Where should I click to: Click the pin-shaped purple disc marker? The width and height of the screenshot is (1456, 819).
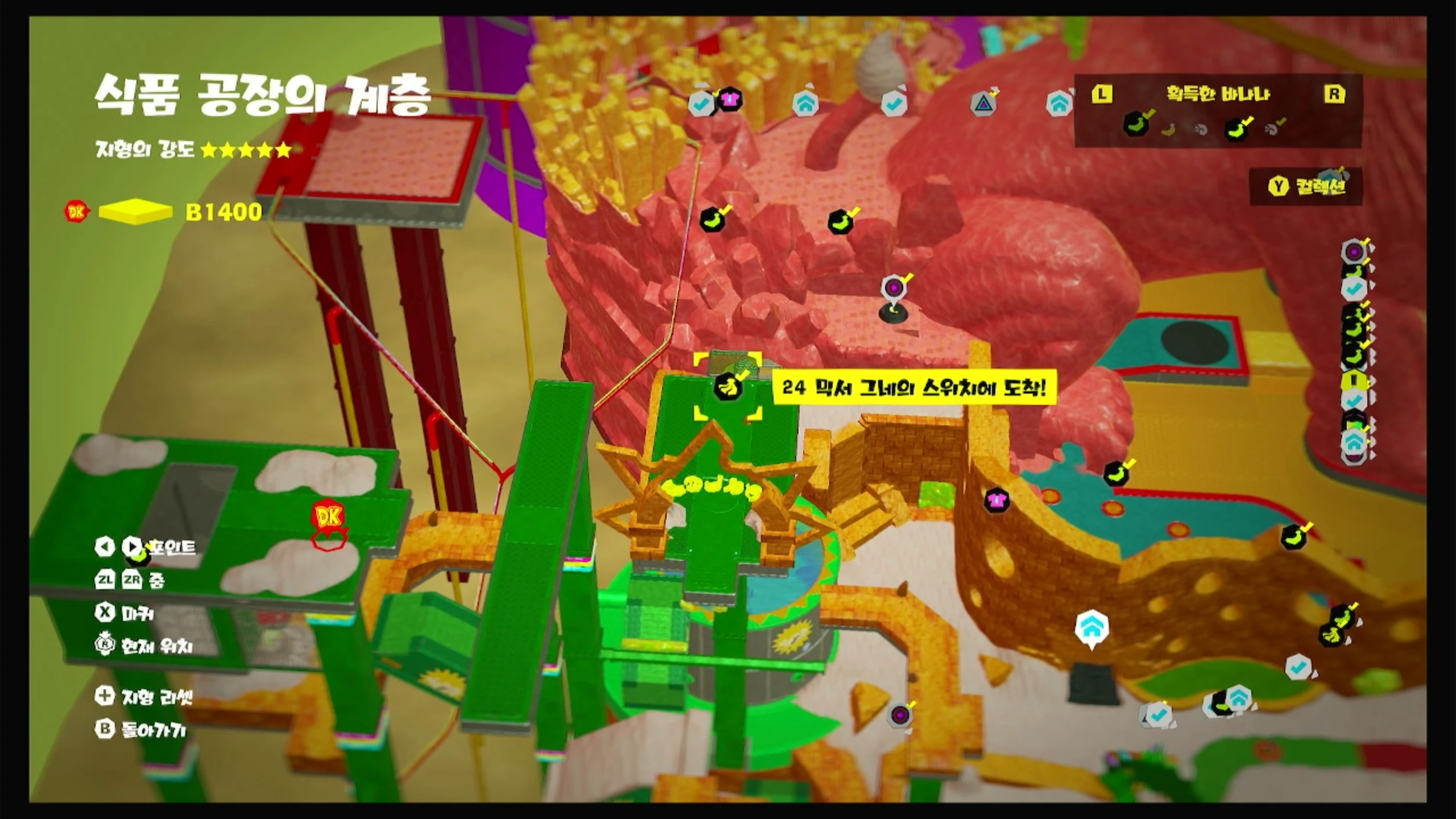coord(893,287)
